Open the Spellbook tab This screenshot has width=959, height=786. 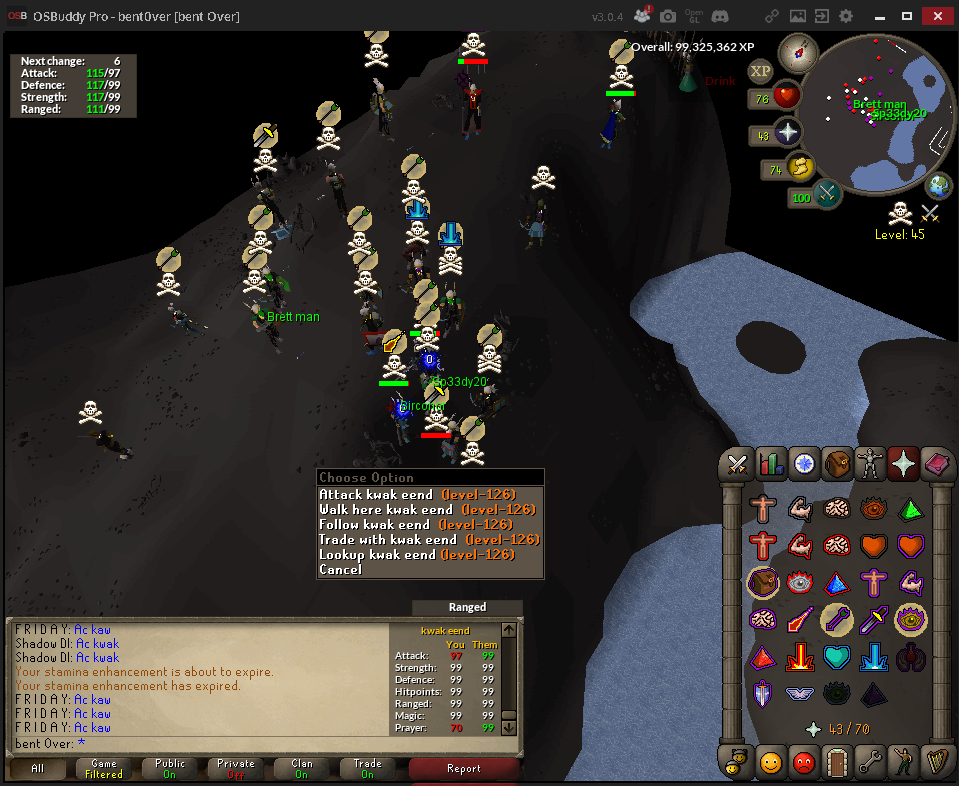click(x=937, y=464)
